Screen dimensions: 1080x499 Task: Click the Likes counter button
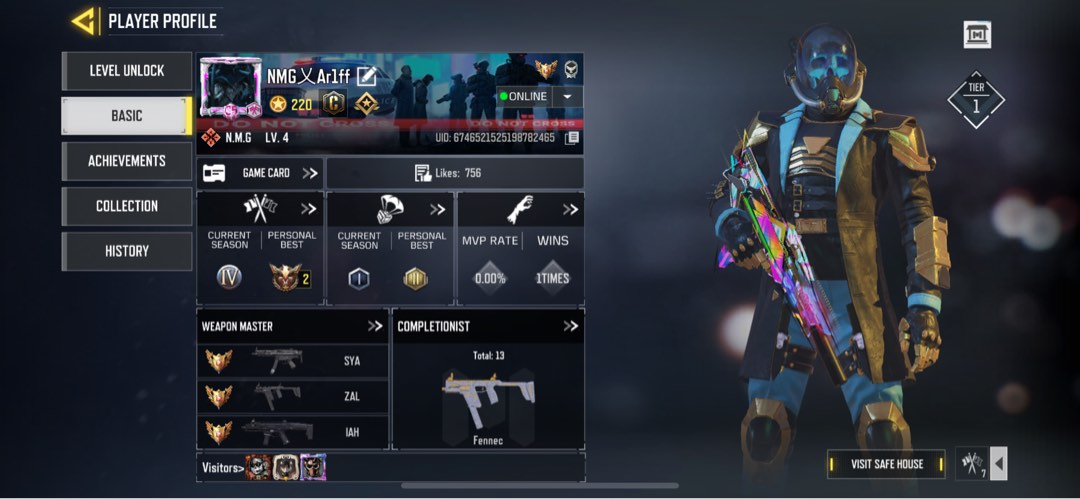(455, 173)
